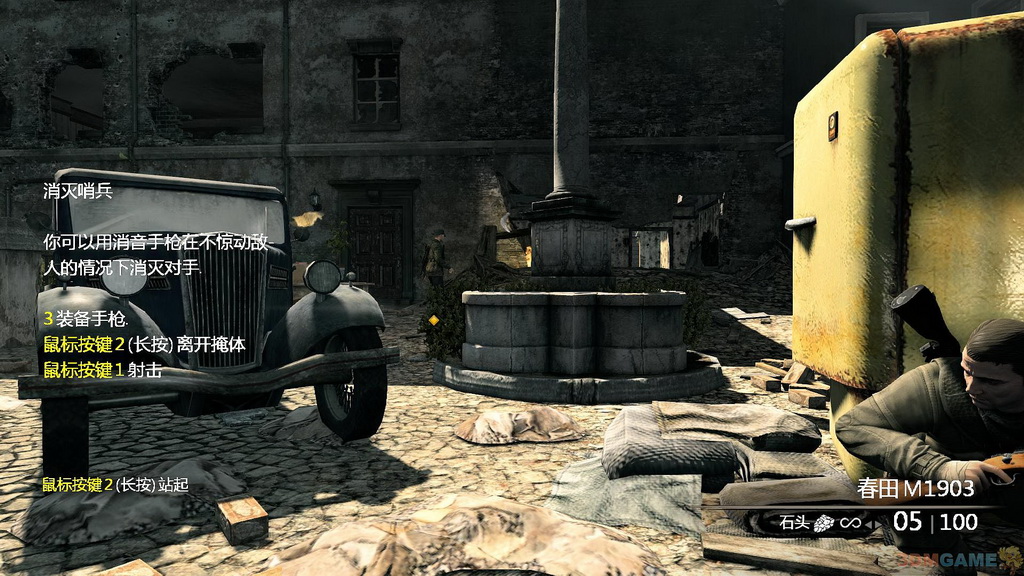Image resolution: width=1024 pixels, height=576 pixels.
Task: Select the yellow diamond objective marker
Action: pos(433,320)
